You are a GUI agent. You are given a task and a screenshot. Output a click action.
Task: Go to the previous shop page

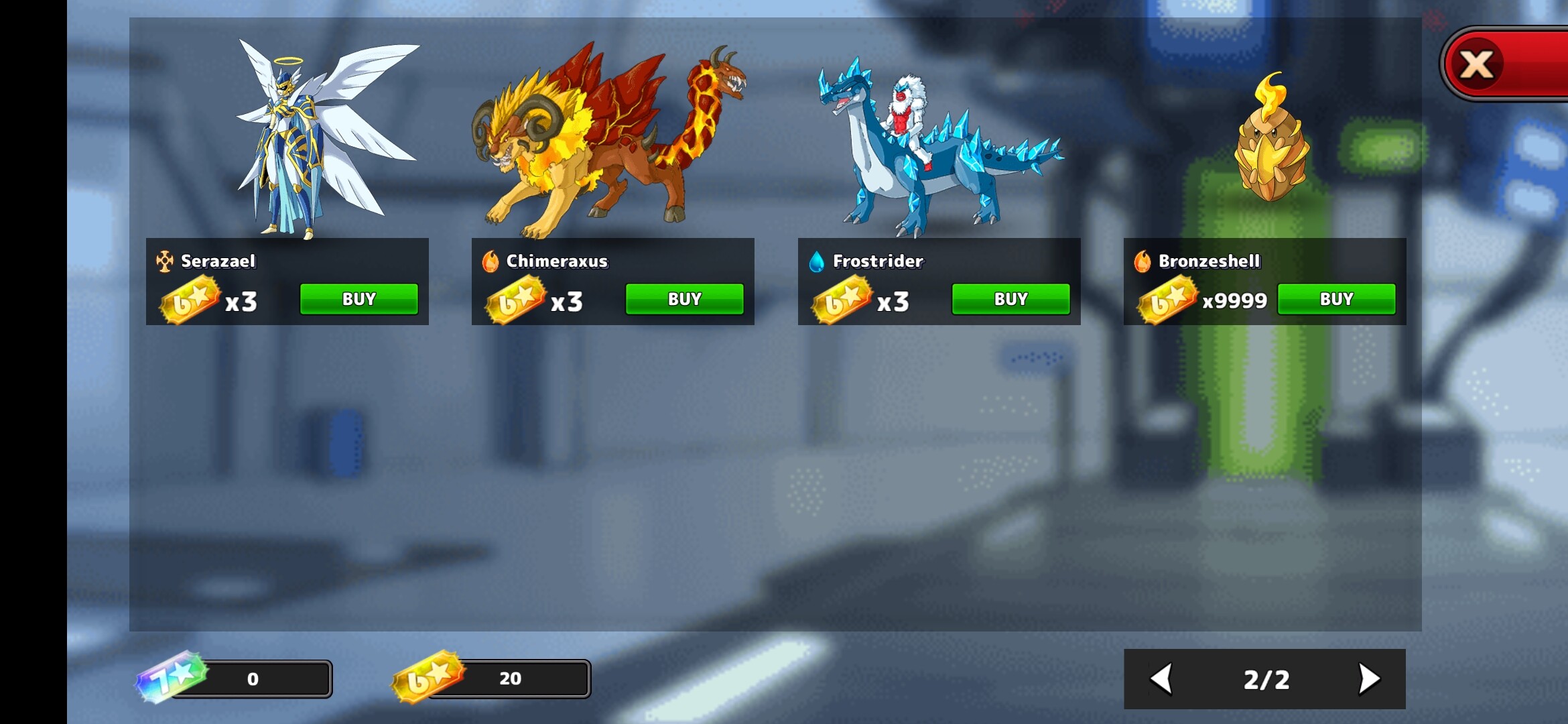point(1162,679)
